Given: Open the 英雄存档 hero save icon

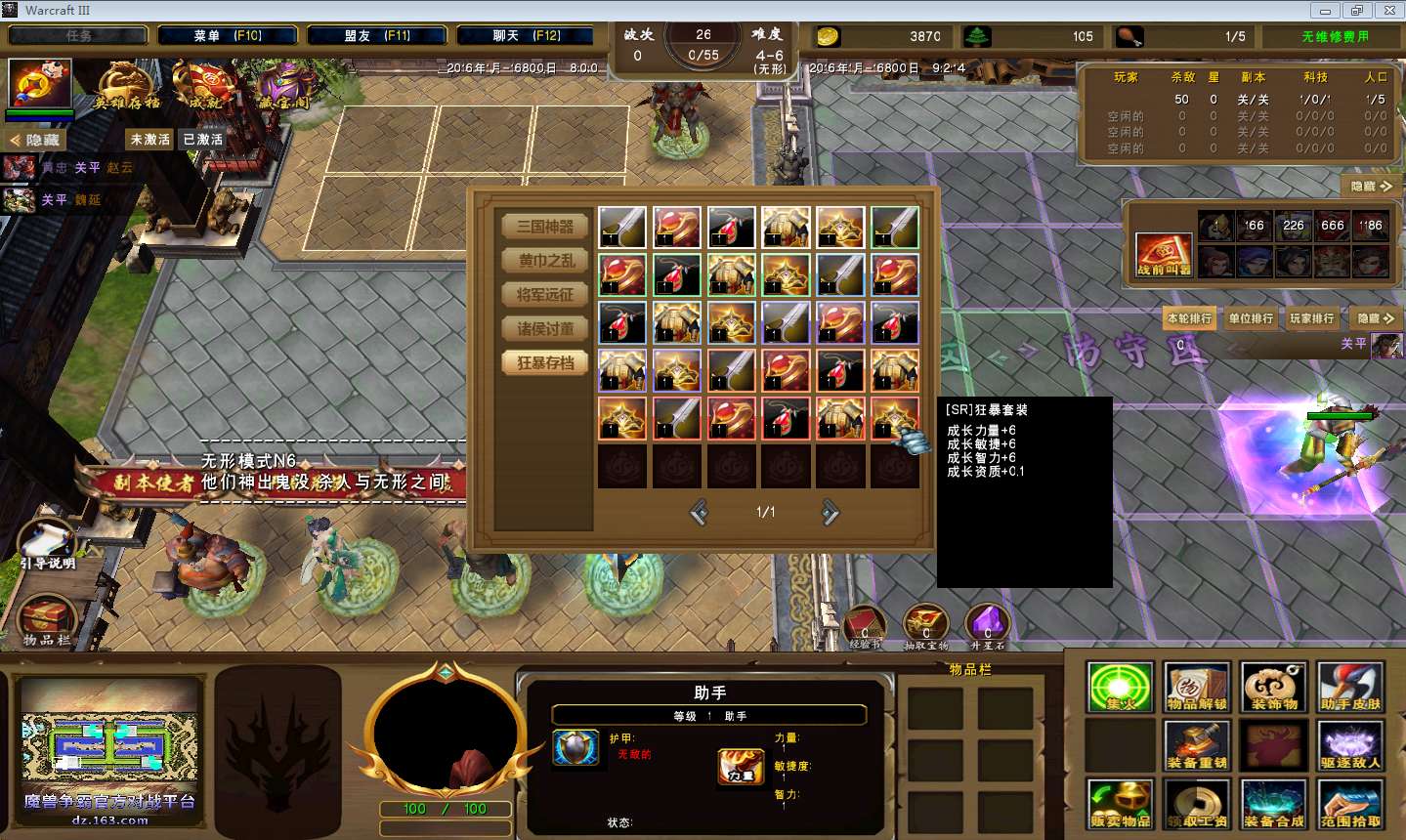Looking at the screenshot, I should click(x=127, y=86).
